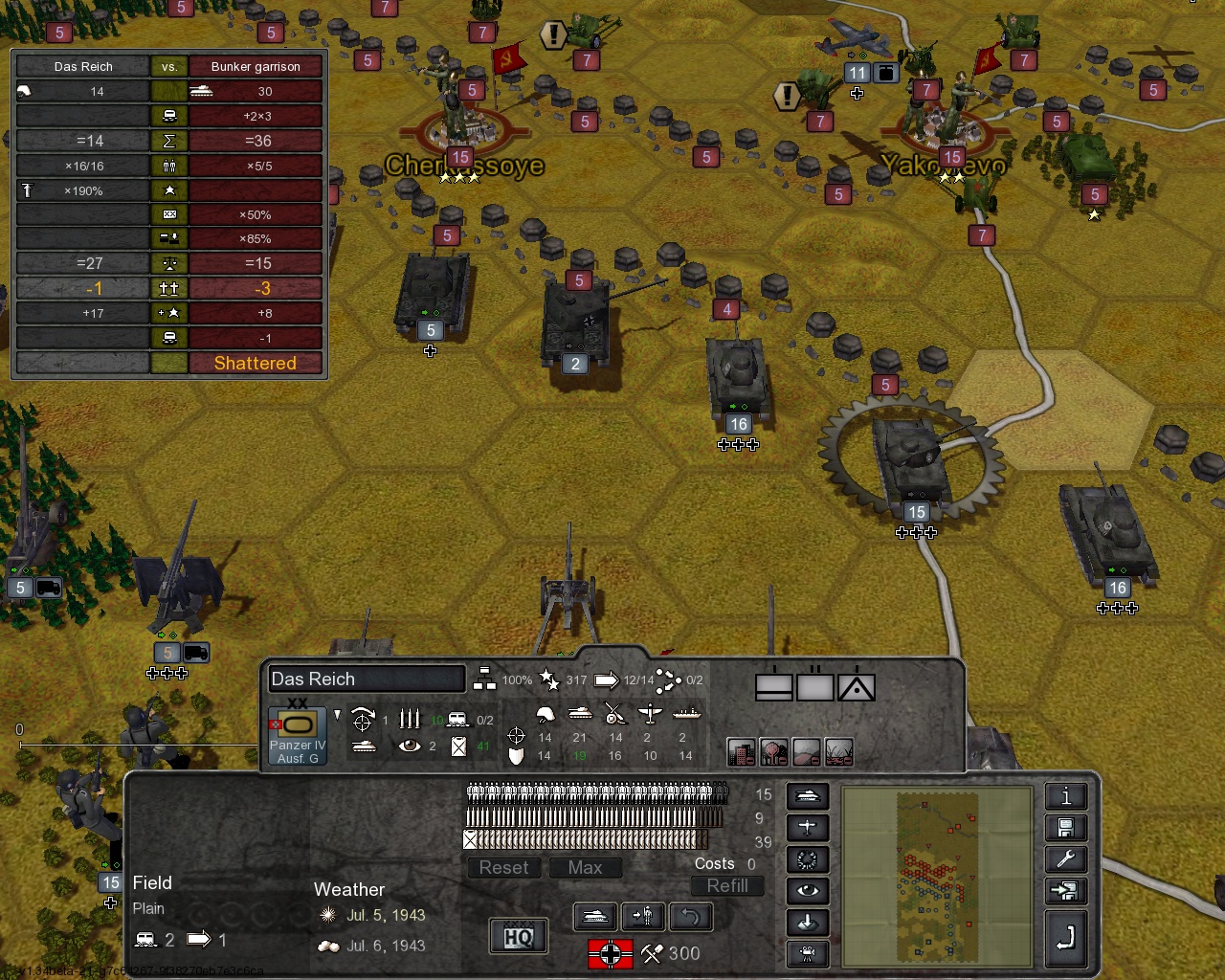Toggle the ground units view button
This screenshot has width=1225, height=980.
(807, 796)
